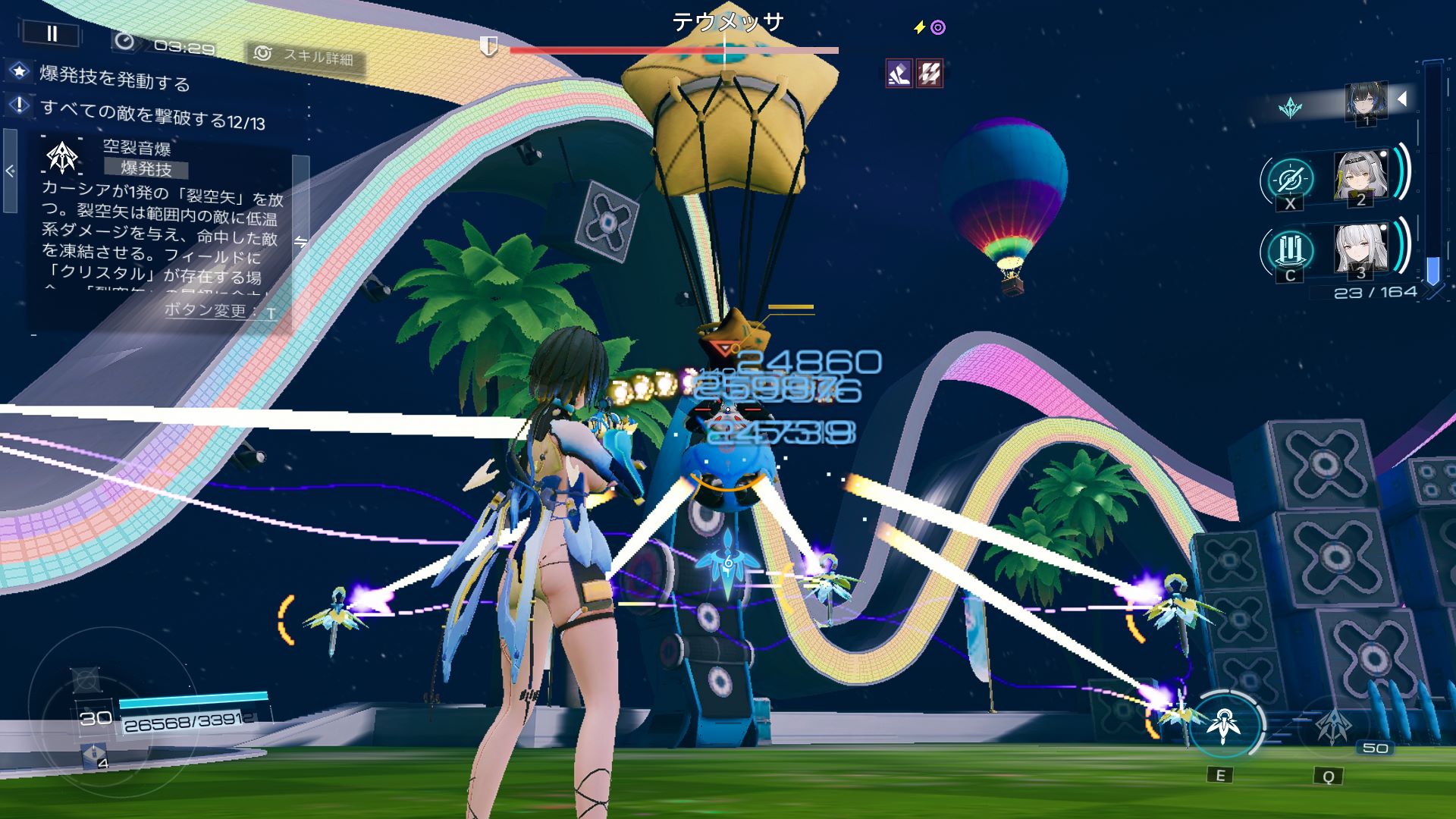Switch to the white-haired character portrait numbered 3
This screenshot has height=819, width=1456.
pyautogui.click(x=1360, y=249)
